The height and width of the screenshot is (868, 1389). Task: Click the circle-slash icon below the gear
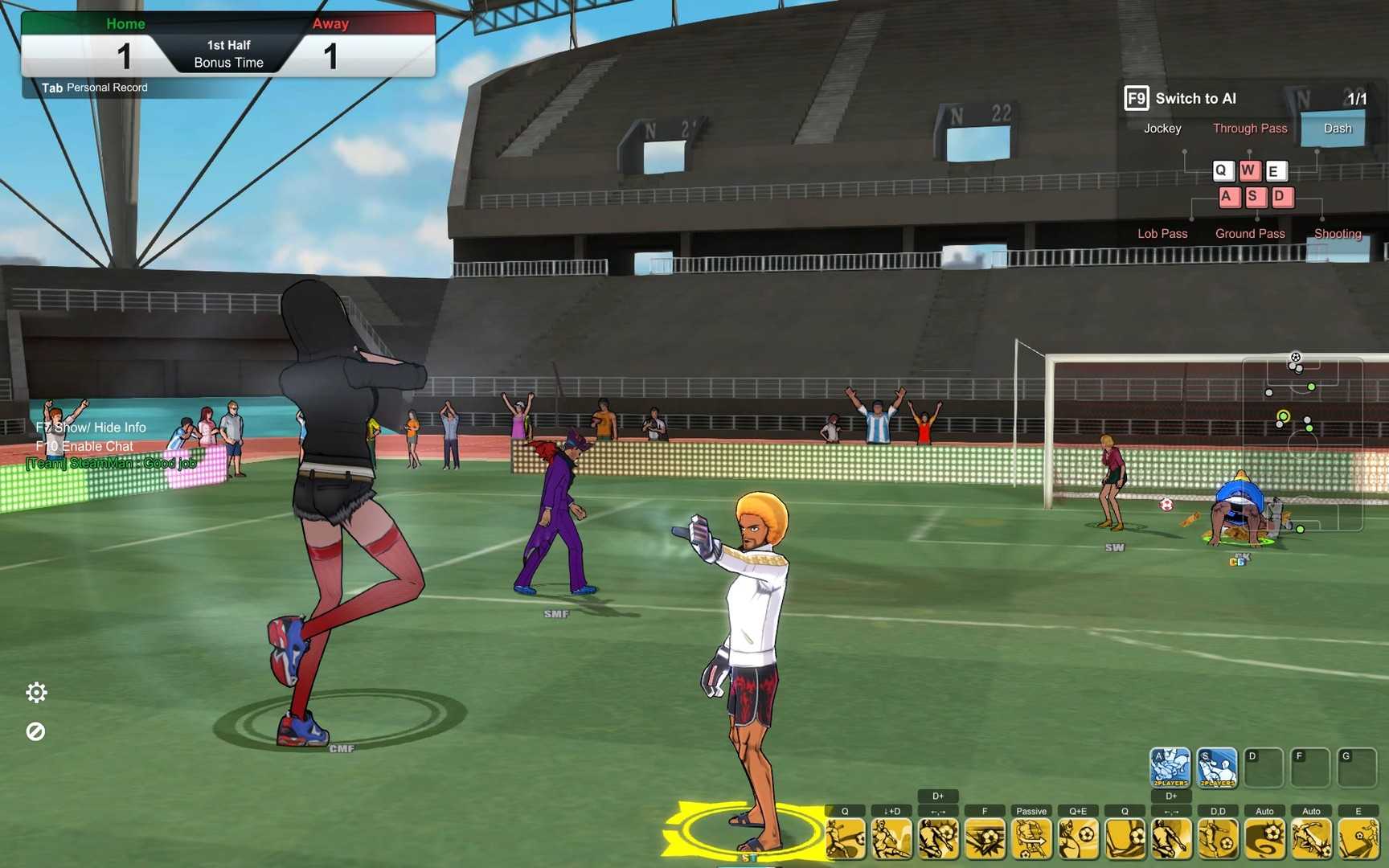pyautogui.click(x=35, y=731)
